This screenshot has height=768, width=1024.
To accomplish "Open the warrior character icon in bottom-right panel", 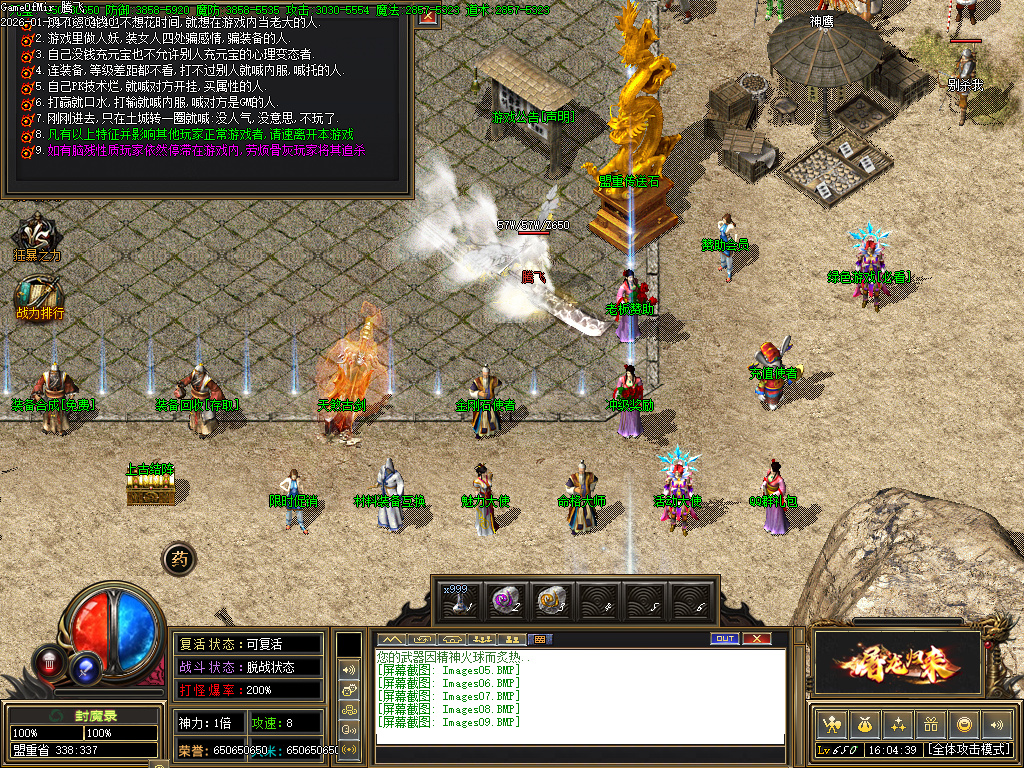I will point(831,724).
